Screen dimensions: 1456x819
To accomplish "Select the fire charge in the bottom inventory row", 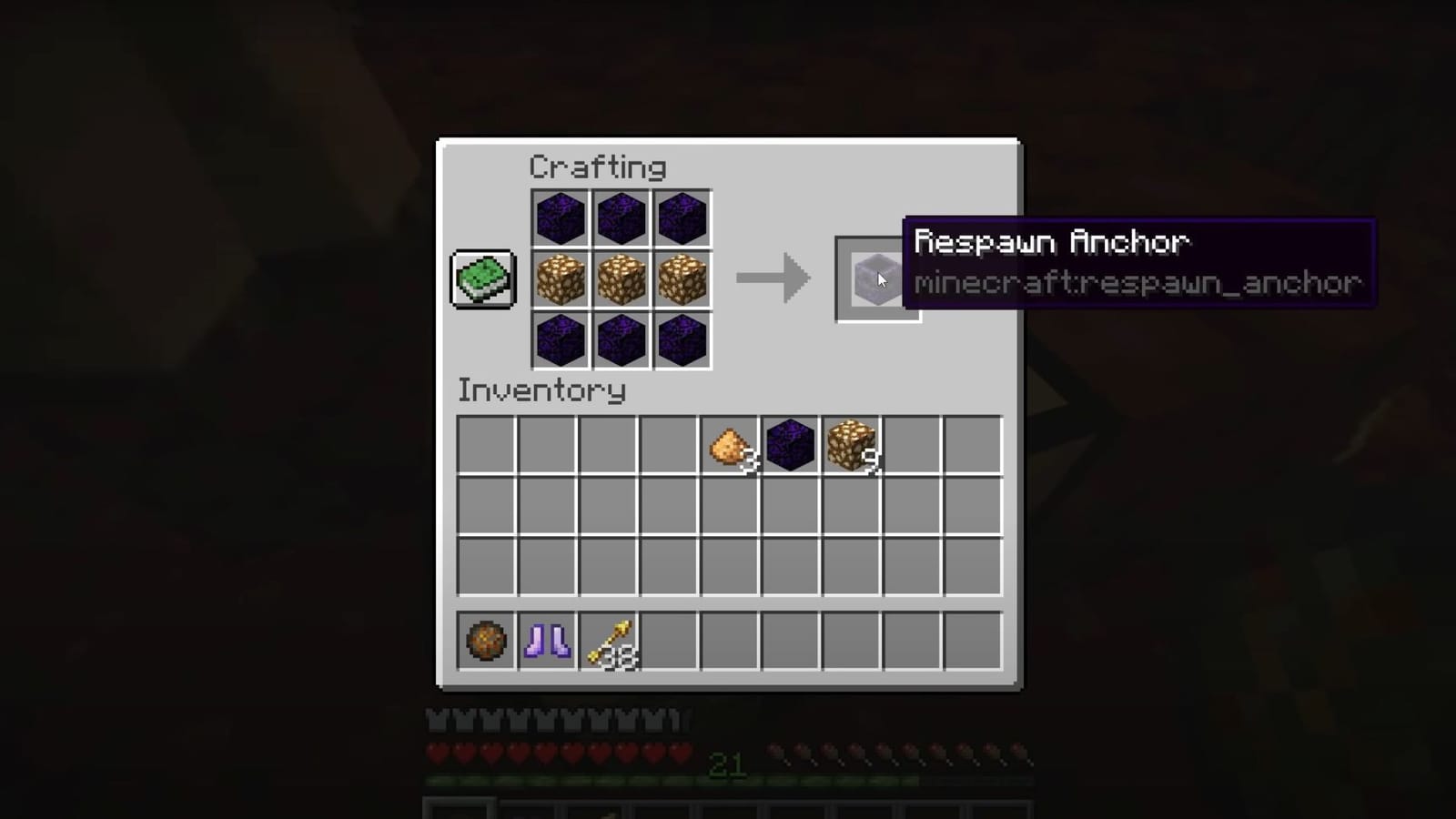I will 485,642.
